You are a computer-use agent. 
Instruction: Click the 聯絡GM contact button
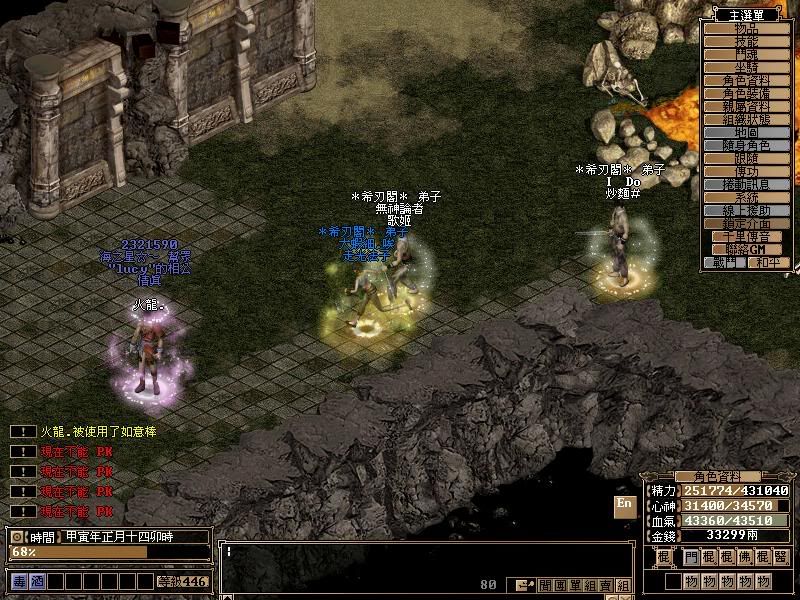747,249
